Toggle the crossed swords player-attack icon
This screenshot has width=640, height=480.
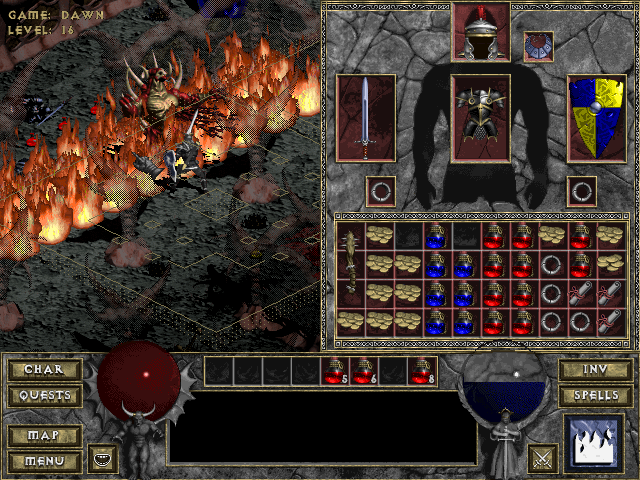543,459
